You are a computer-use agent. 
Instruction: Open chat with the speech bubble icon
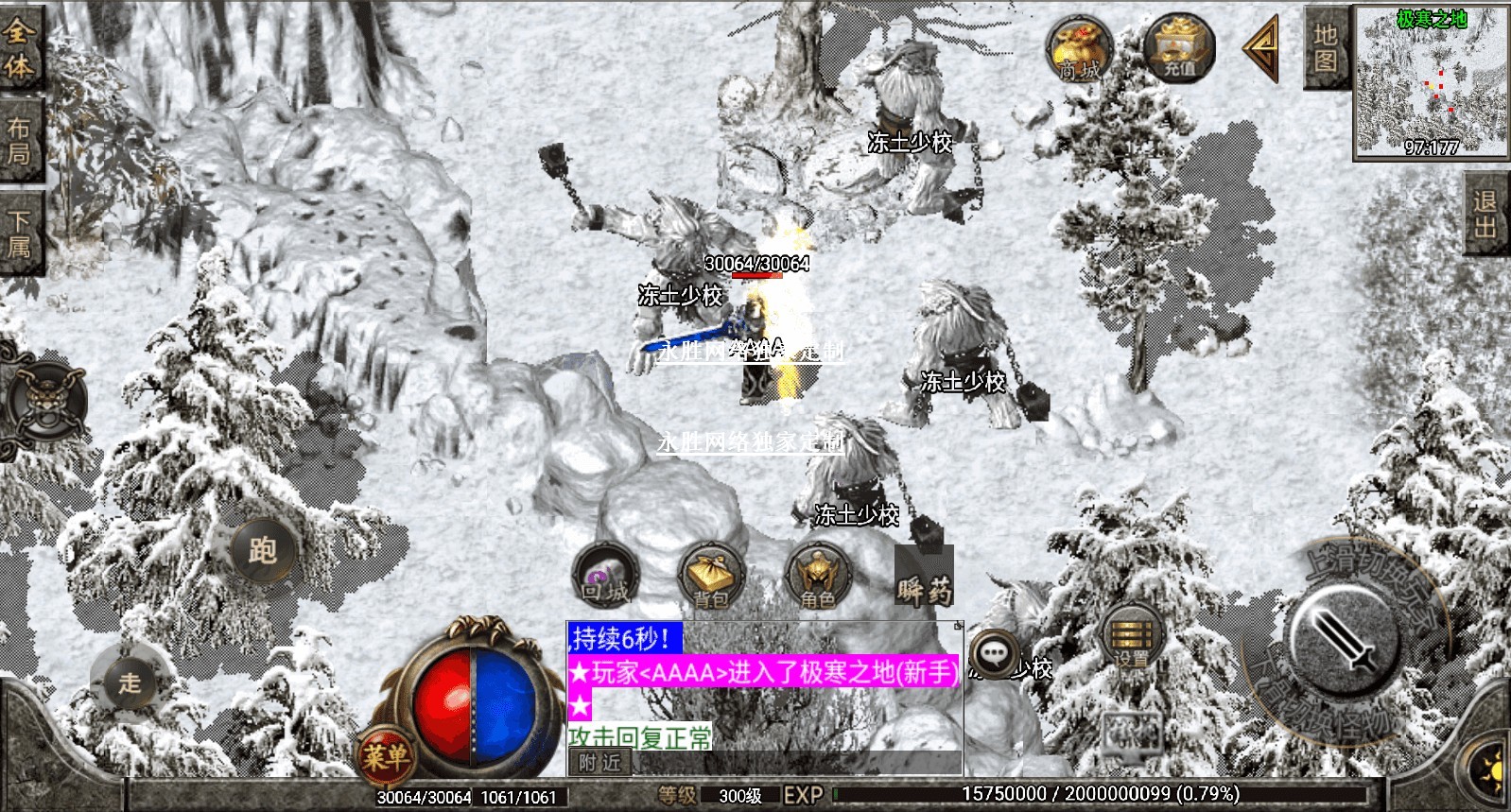point(993,653)
